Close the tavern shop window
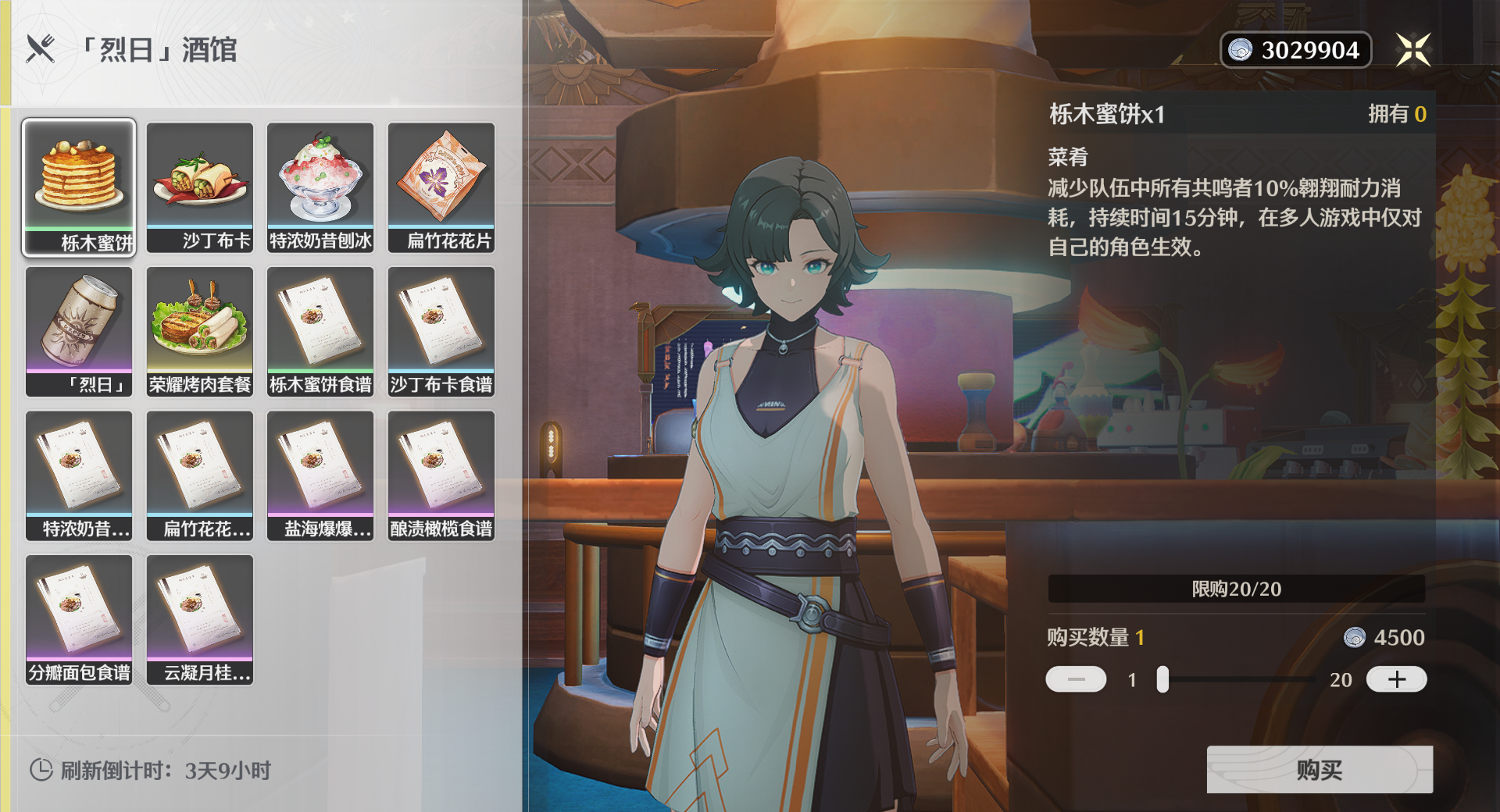 click(x=1413, y=50)
